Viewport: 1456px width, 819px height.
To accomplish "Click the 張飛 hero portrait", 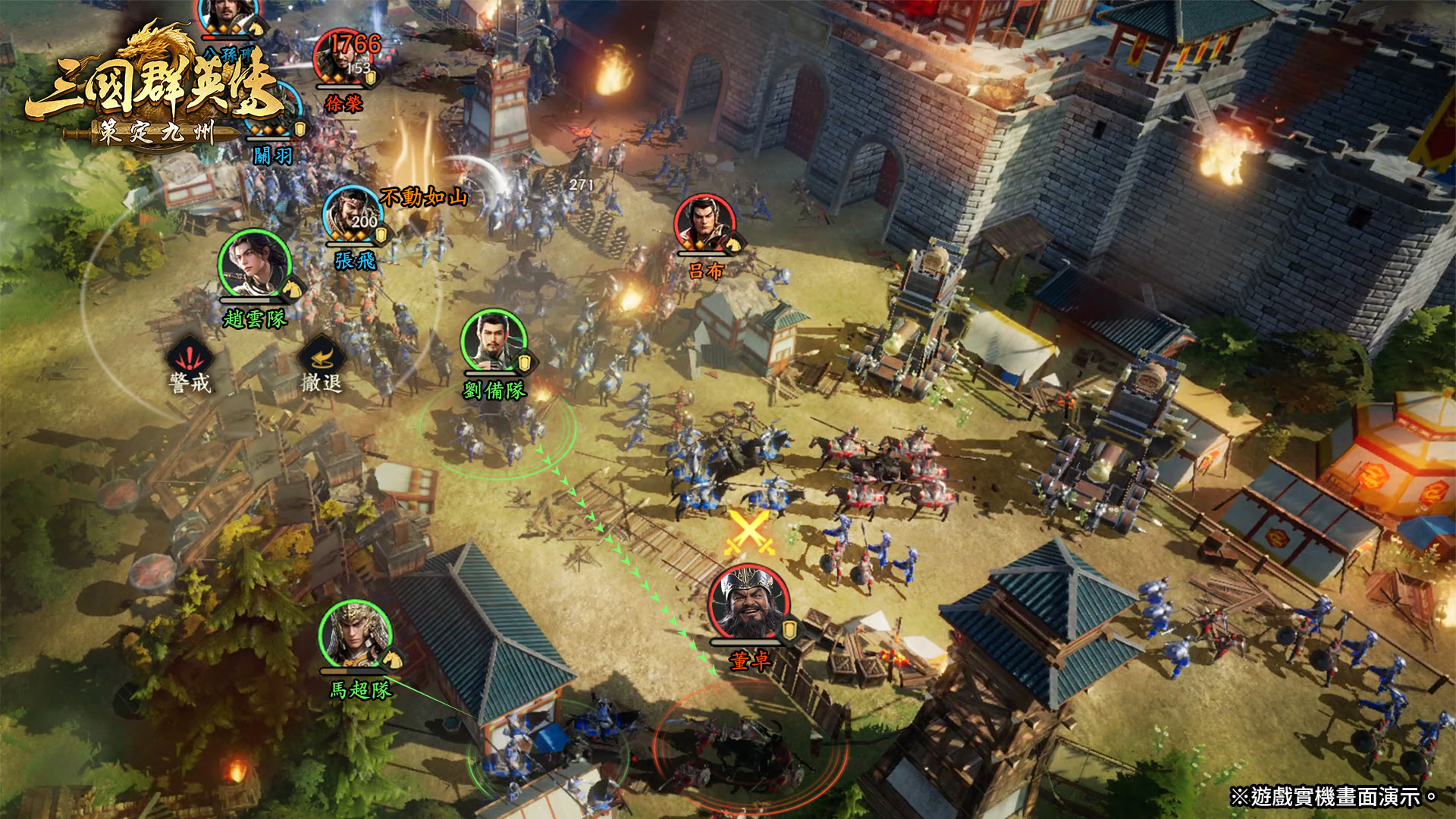I will click(x=353, y=215).
